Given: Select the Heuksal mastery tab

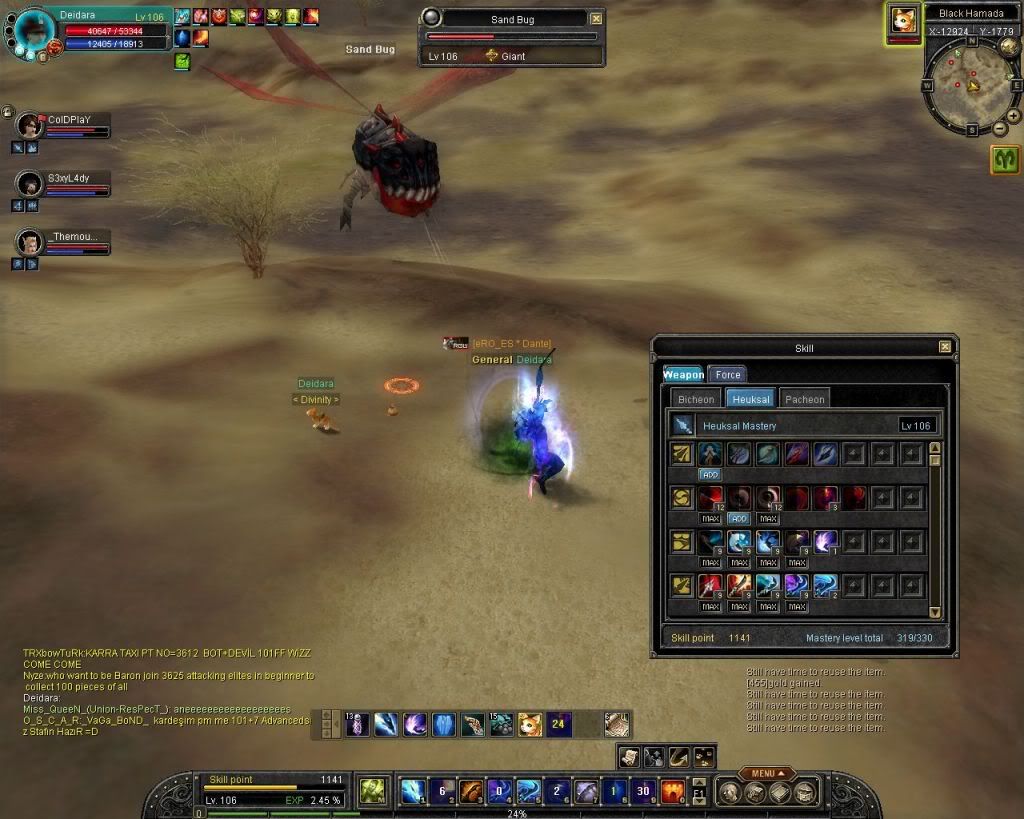Looking at the screenshot, I should click(x=751, y=399).
